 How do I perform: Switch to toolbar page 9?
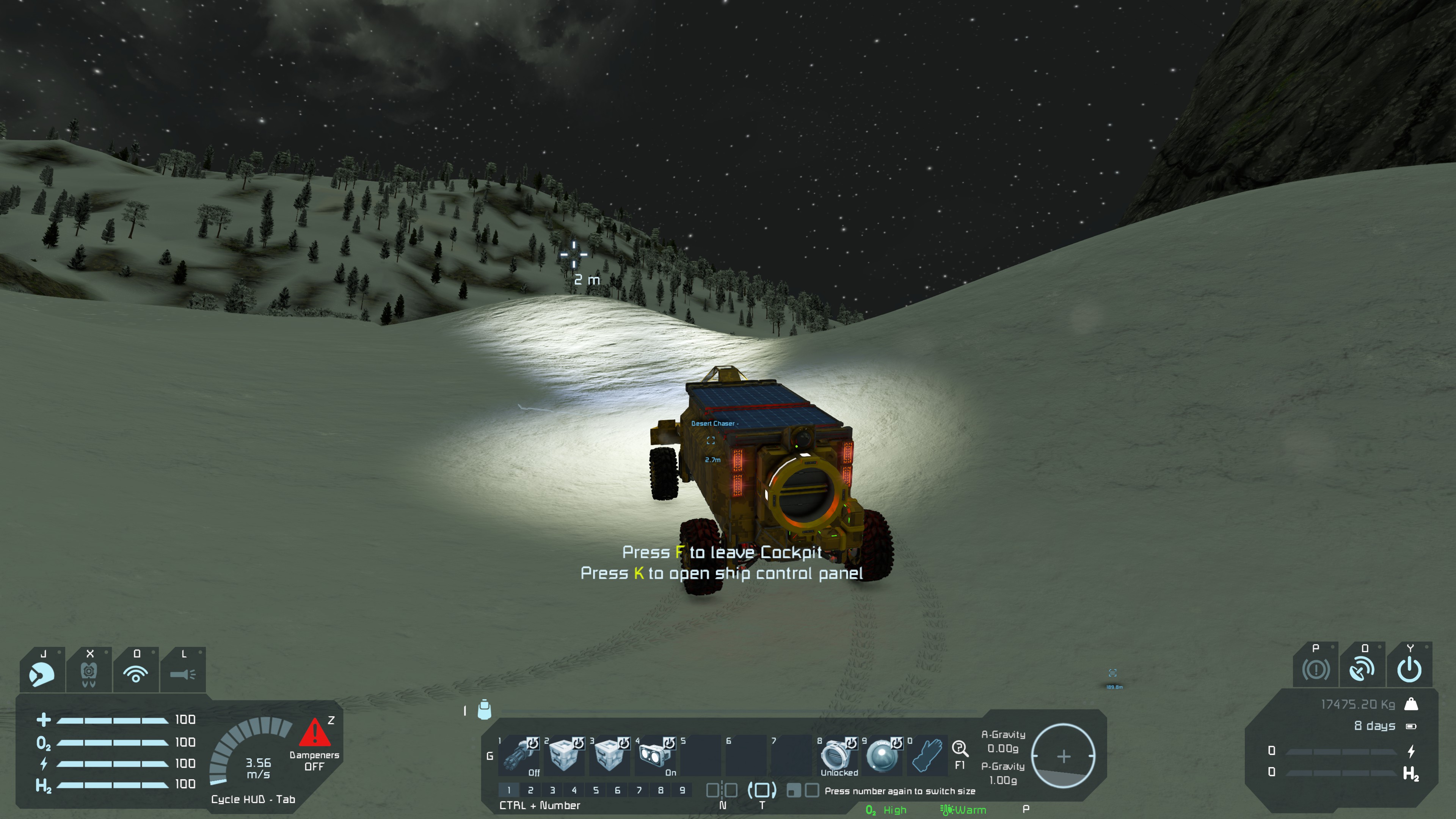(682, 790)
